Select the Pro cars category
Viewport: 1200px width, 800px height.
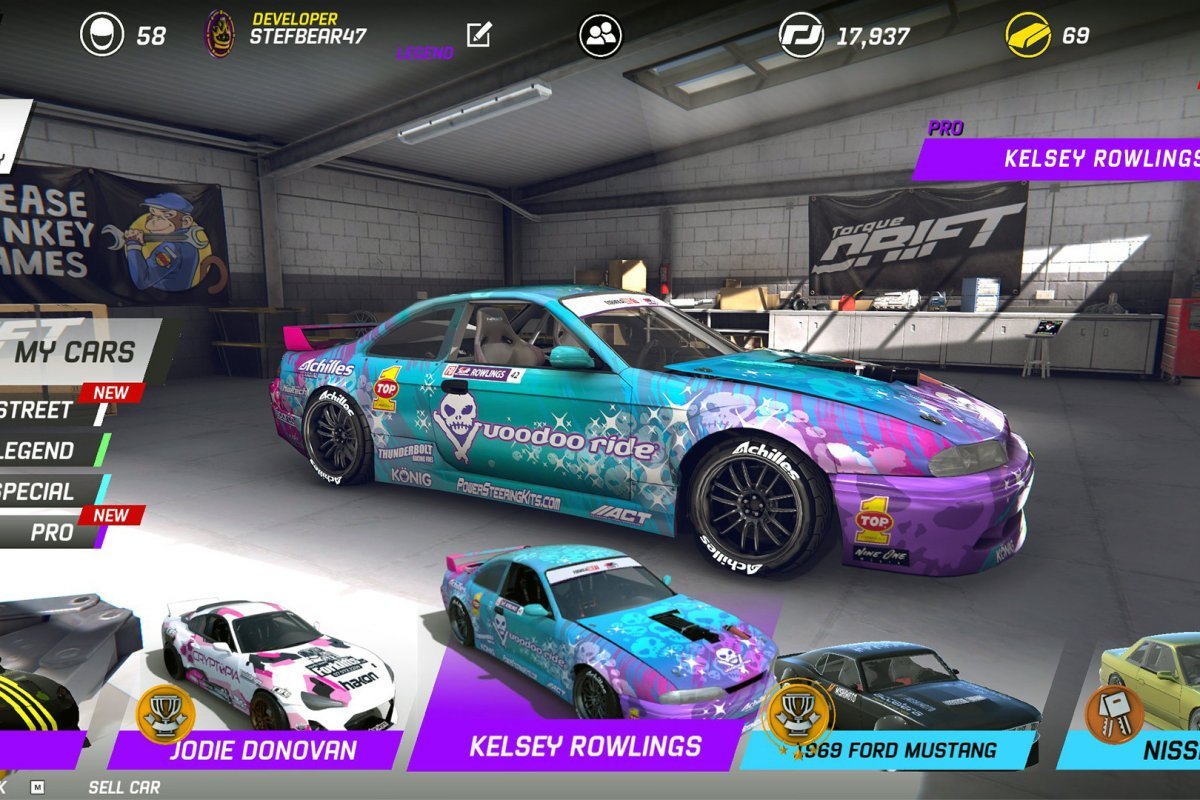pos(52,532)
